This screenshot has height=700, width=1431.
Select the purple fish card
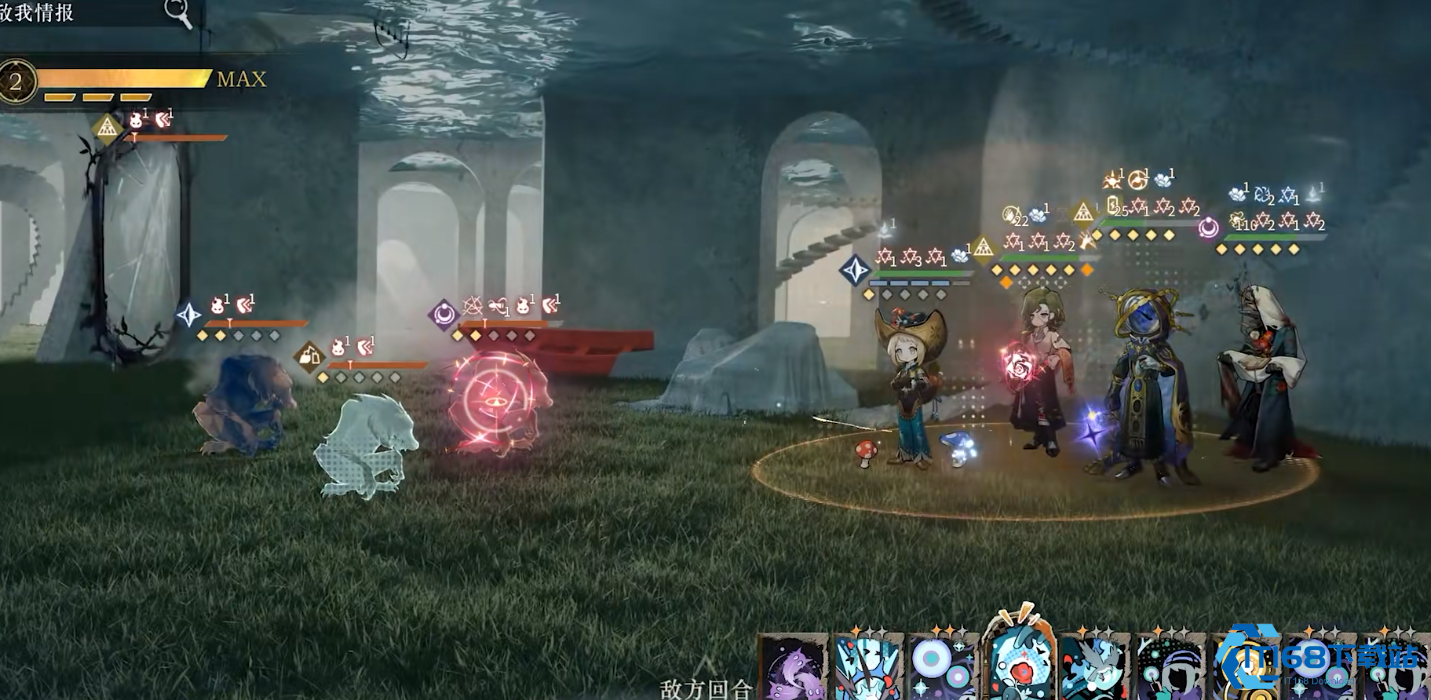tap(794, 668)
